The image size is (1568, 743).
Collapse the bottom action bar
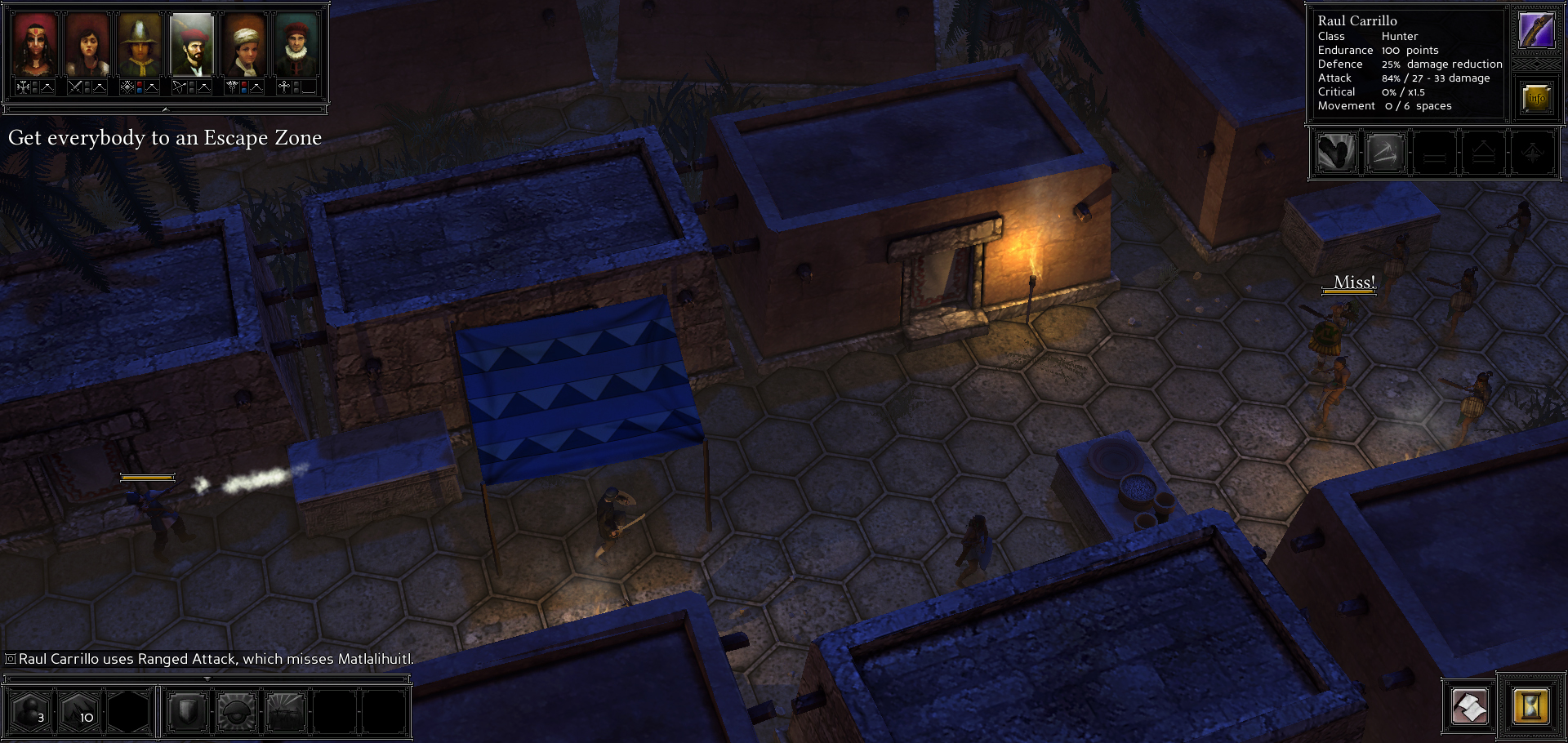(207, 678)
